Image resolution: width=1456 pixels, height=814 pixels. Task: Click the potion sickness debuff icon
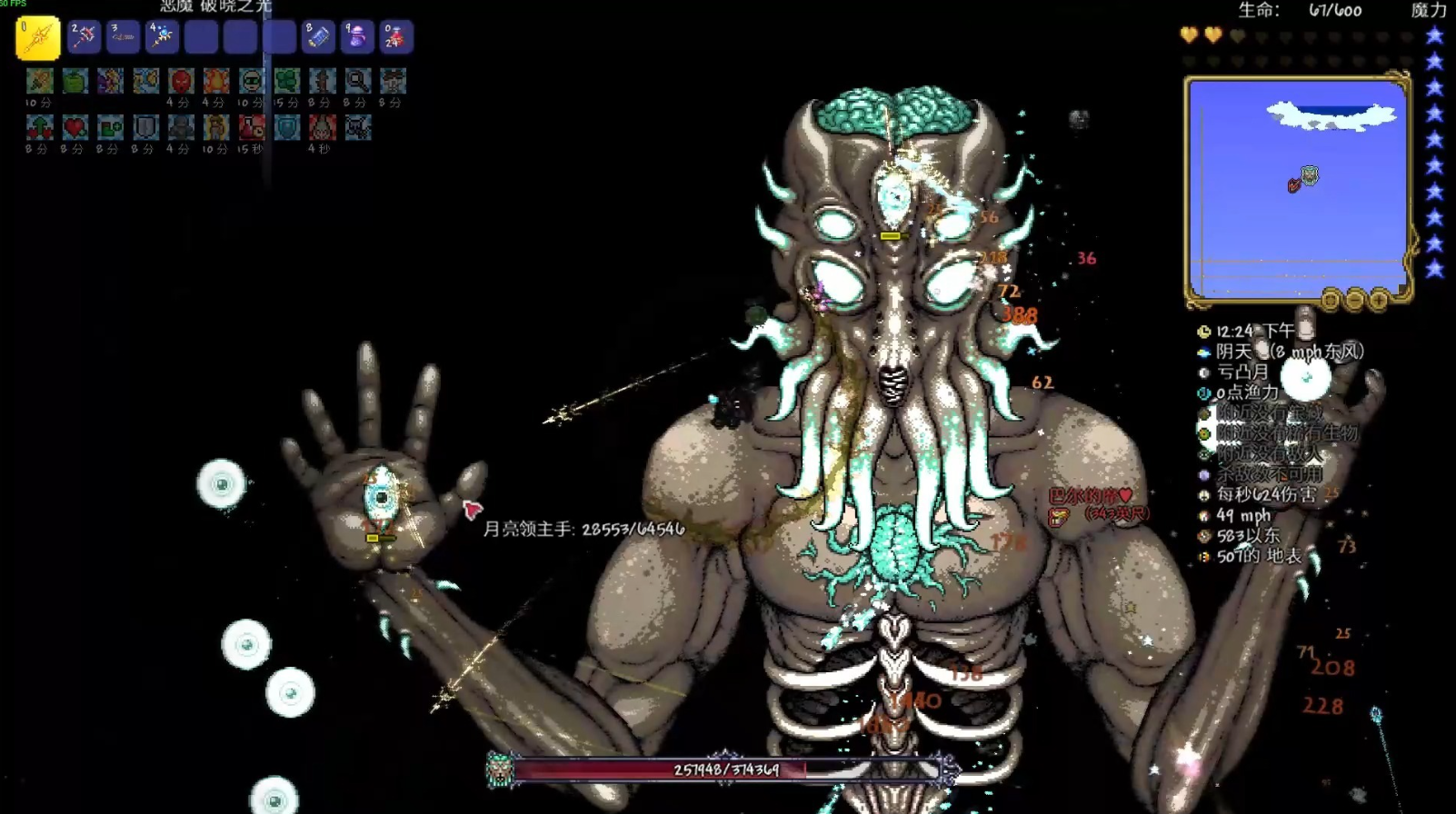pyautogui.click(x=252, y=128)
